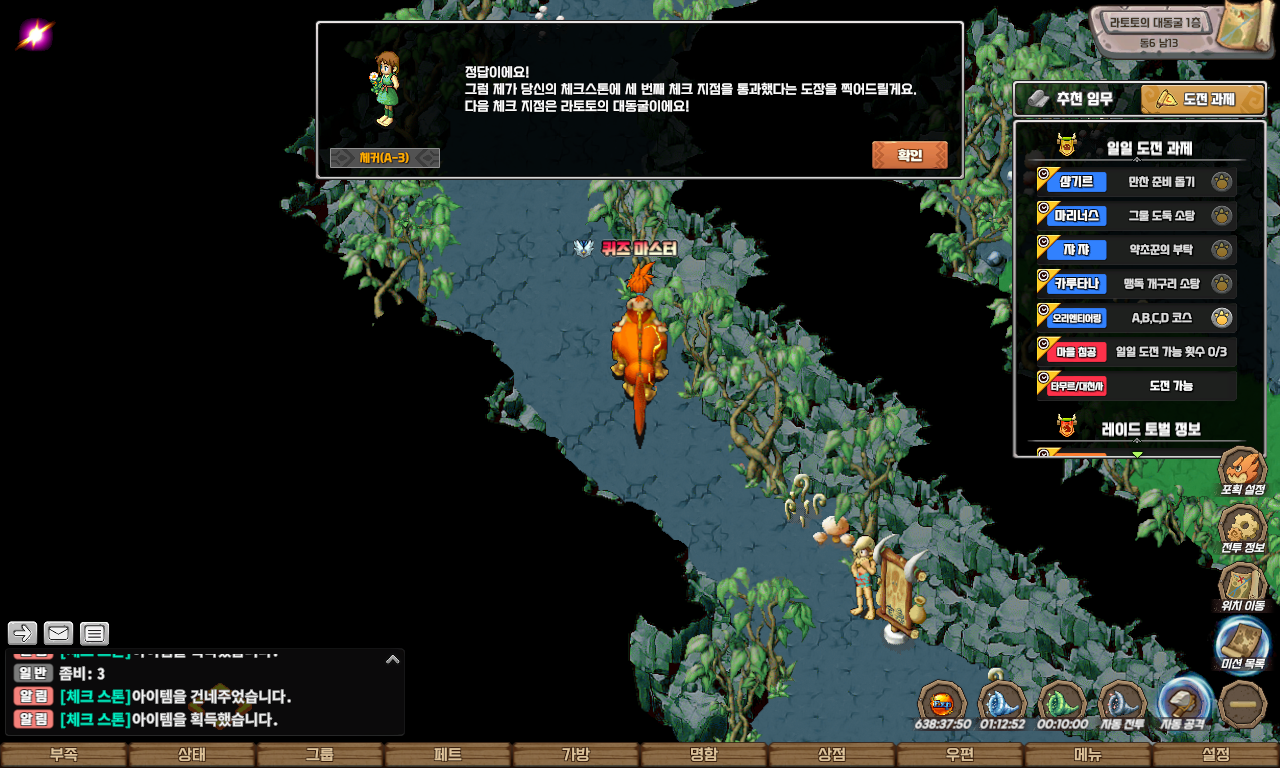Toggle 자동 전투 auto battle
This screenshot has height=768, width=1280.
click(1122, 704)
